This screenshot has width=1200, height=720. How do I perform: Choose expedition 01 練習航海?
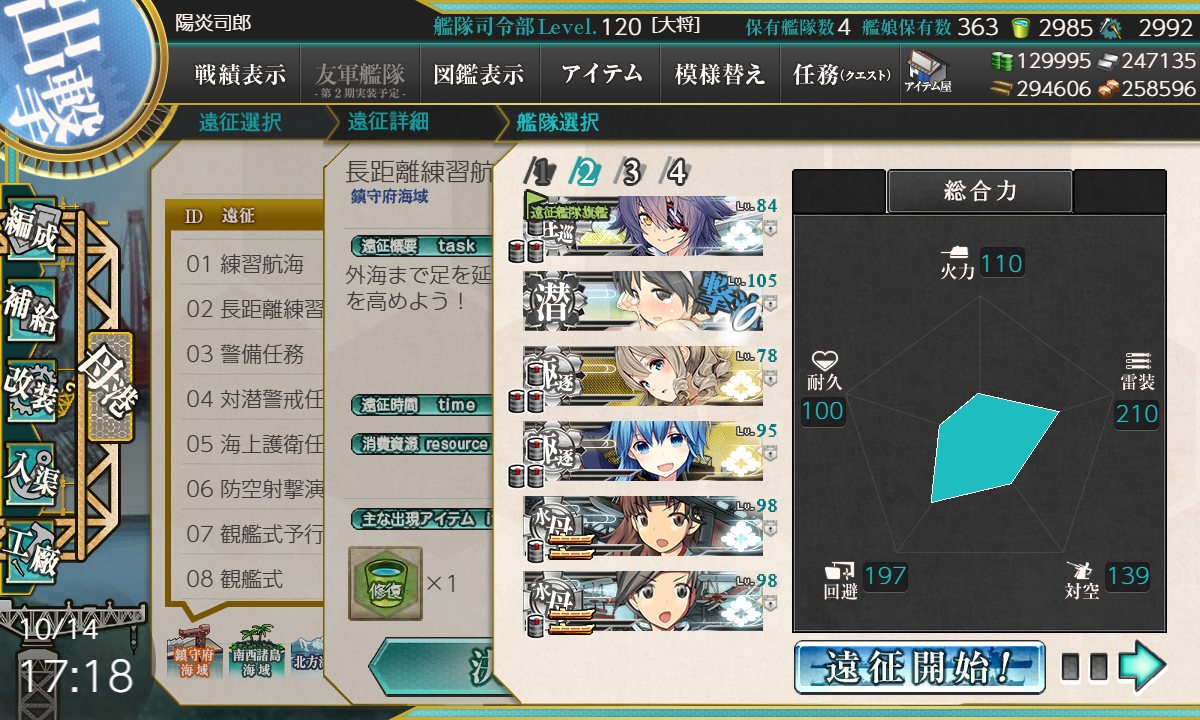tap(246, 265)
